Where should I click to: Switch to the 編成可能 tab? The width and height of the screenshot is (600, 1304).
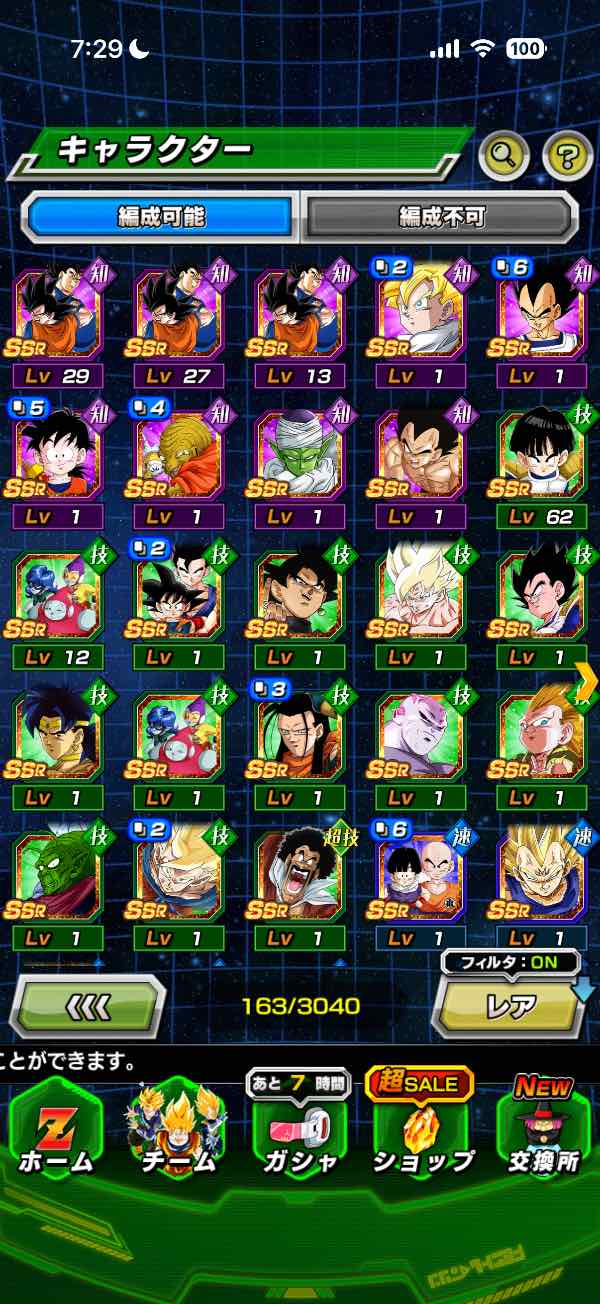coord(161,215)
